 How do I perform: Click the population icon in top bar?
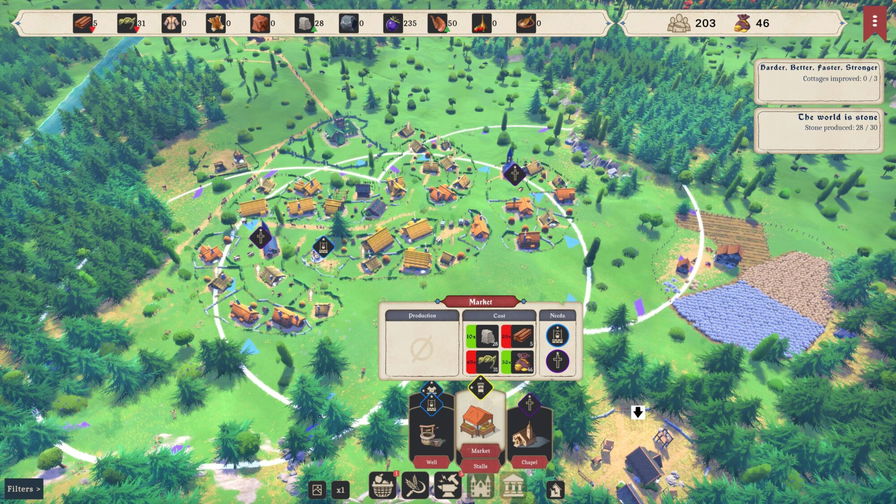tap(678, 23)
